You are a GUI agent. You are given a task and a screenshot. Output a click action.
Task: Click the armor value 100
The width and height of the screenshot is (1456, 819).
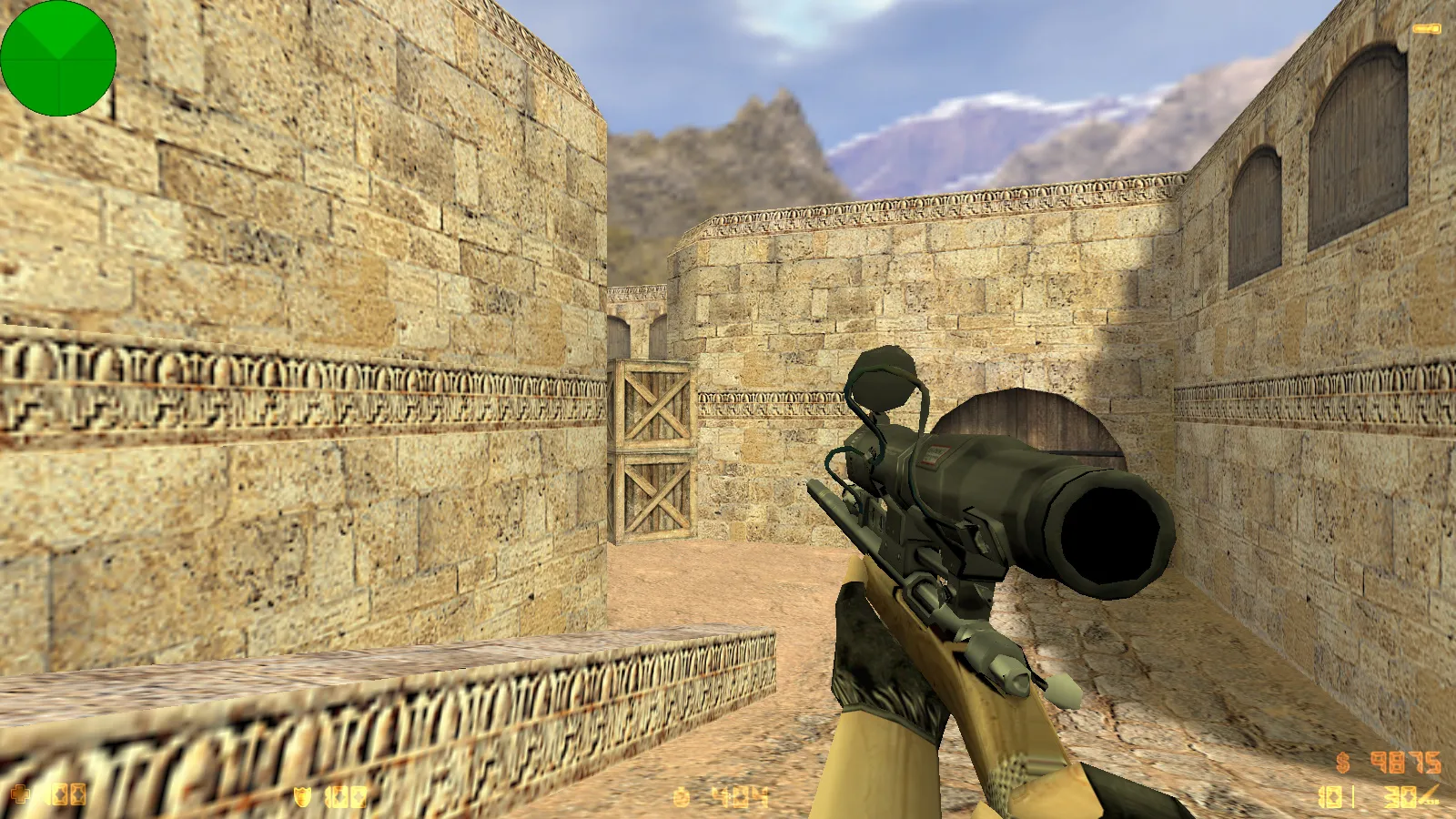344,796
